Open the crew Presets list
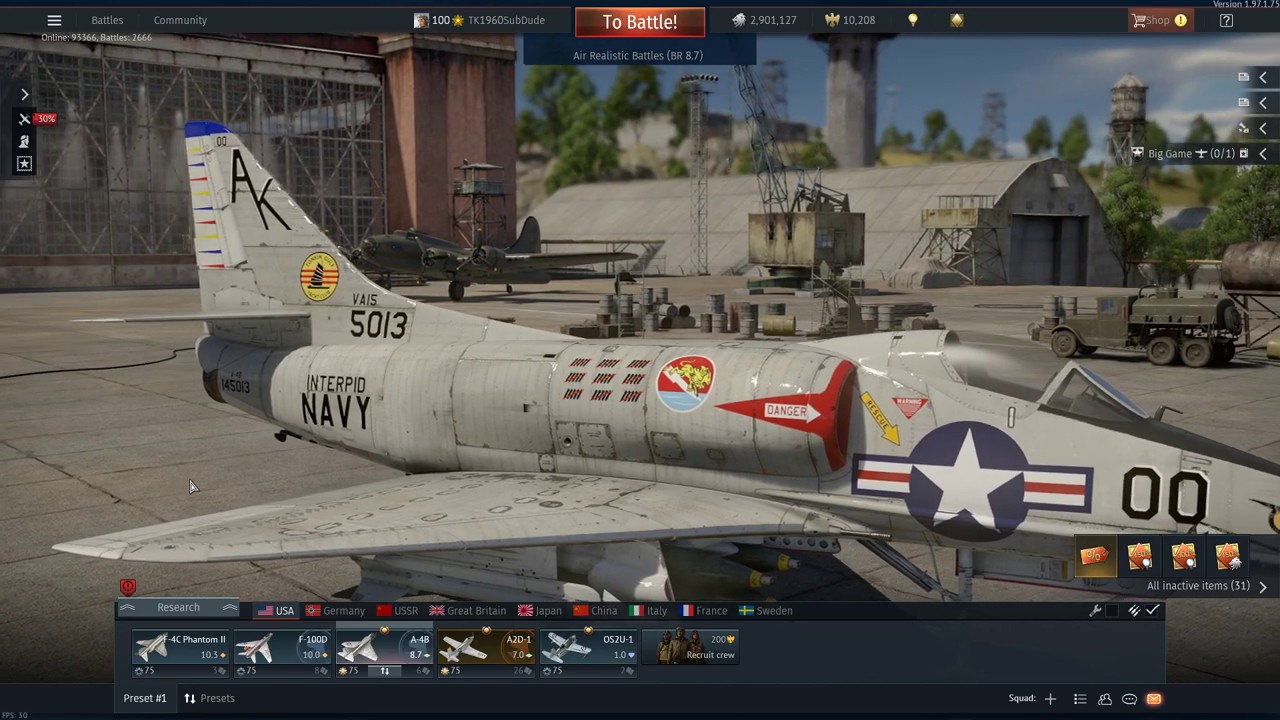Image resolution: width=1280 pixels, height=720 pixels. point(209,698)
